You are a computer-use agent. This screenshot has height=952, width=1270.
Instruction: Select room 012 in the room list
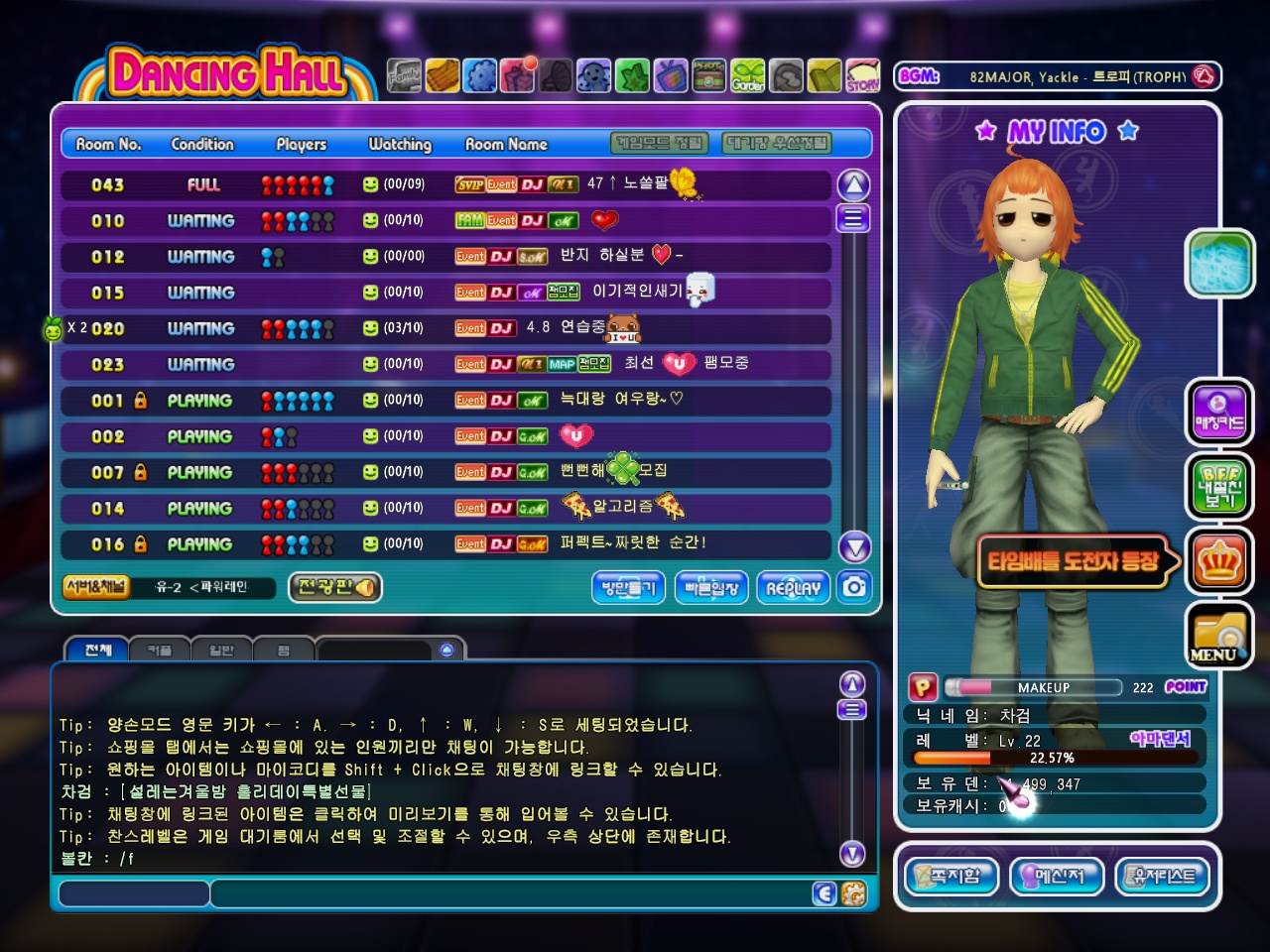point(446,257)
